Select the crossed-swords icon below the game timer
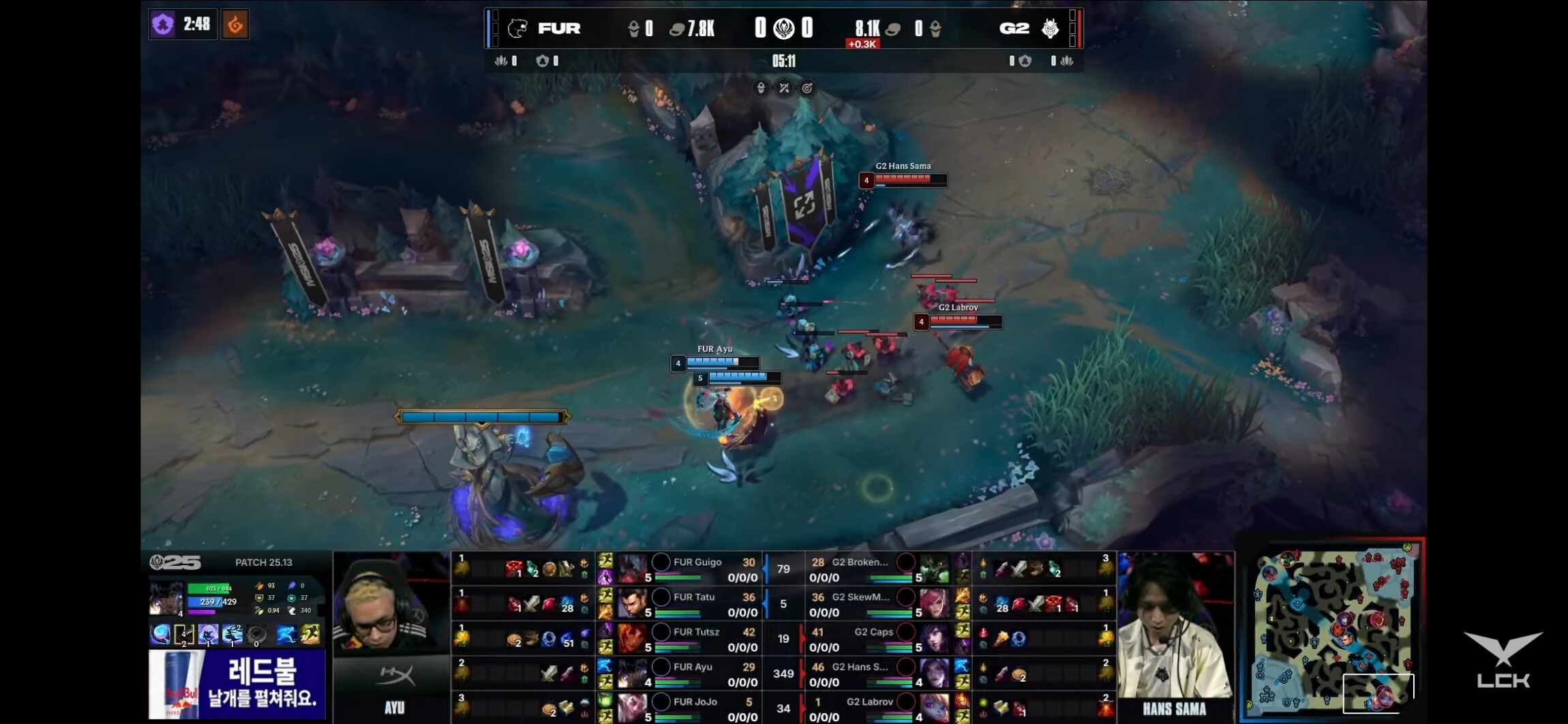Image resolution: width=1568 pixels, height=724 pixels. [784, 88]
